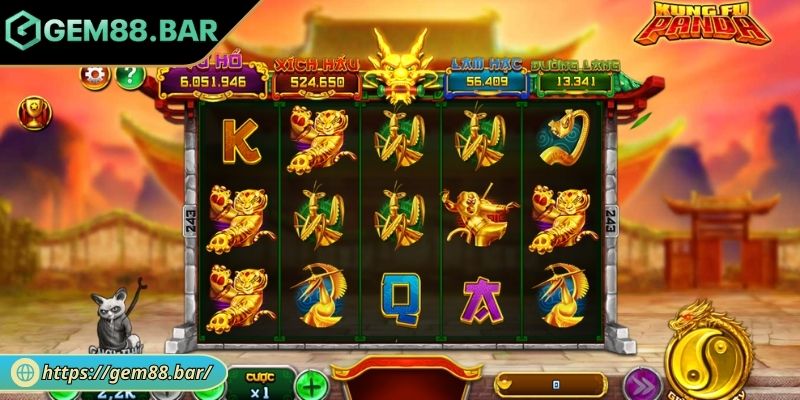The image size is (800, 400).
Task: Open the gear settings button
Action: coord(96,75)
